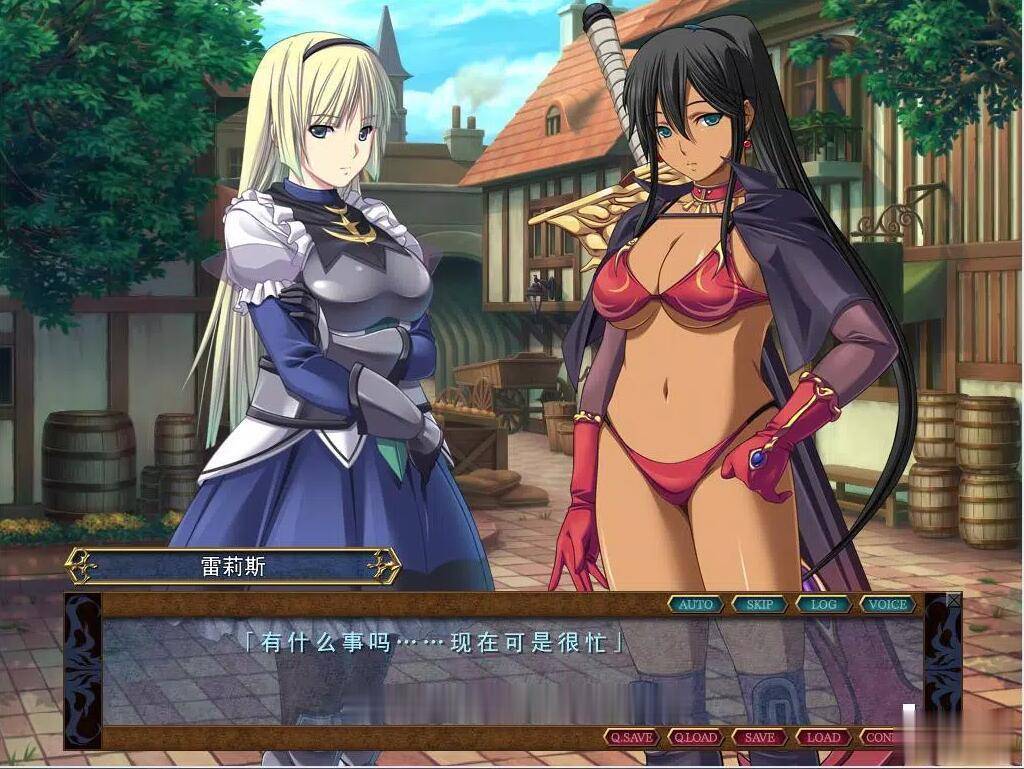Open the dialogue LOG
Viewport: 1024px width, 769px height.
[x=824, y=604]
